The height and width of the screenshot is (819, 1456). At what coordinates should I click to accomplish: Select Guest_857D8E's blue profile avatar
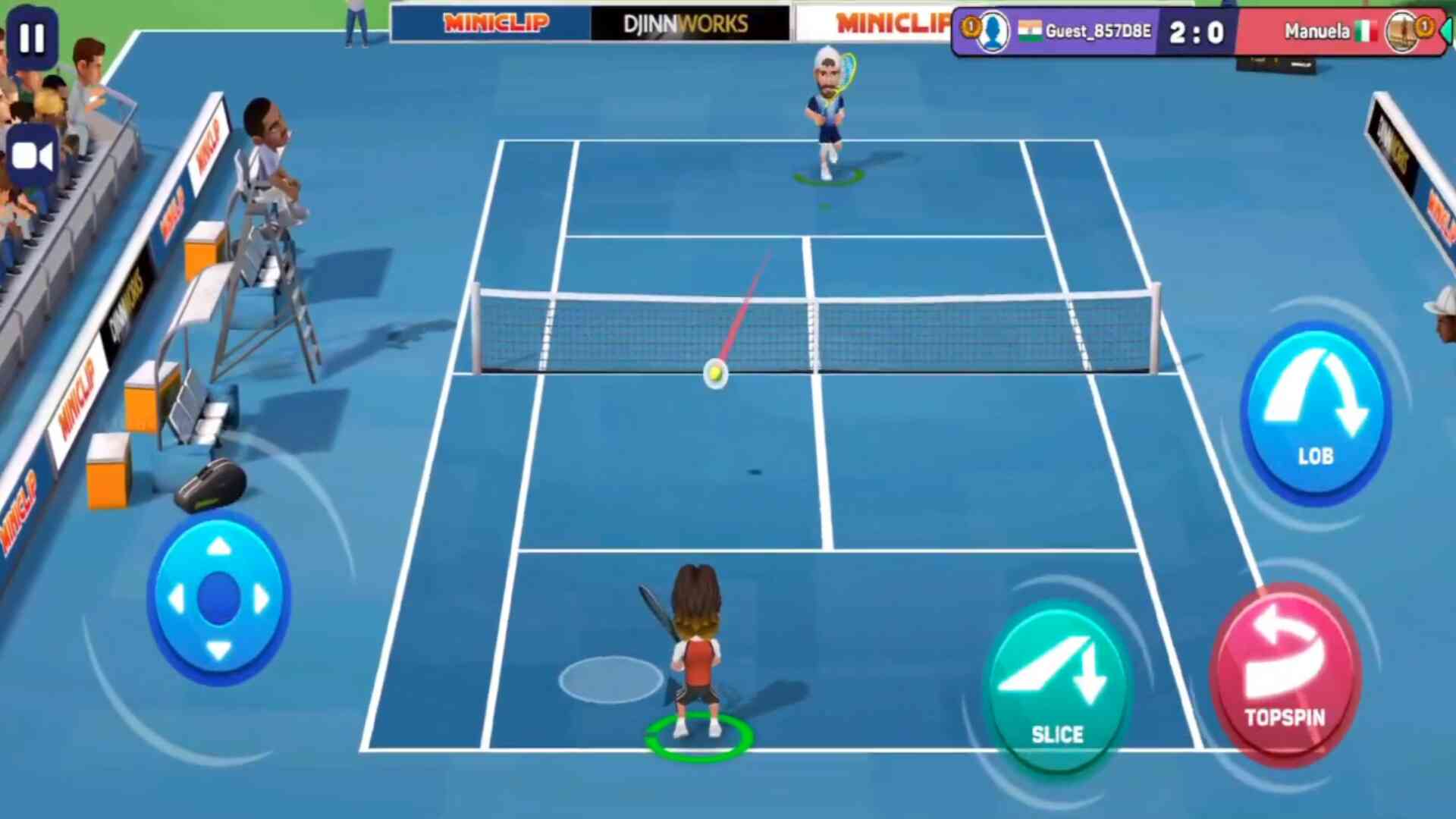pyautogui.click(x=993, y=32)
